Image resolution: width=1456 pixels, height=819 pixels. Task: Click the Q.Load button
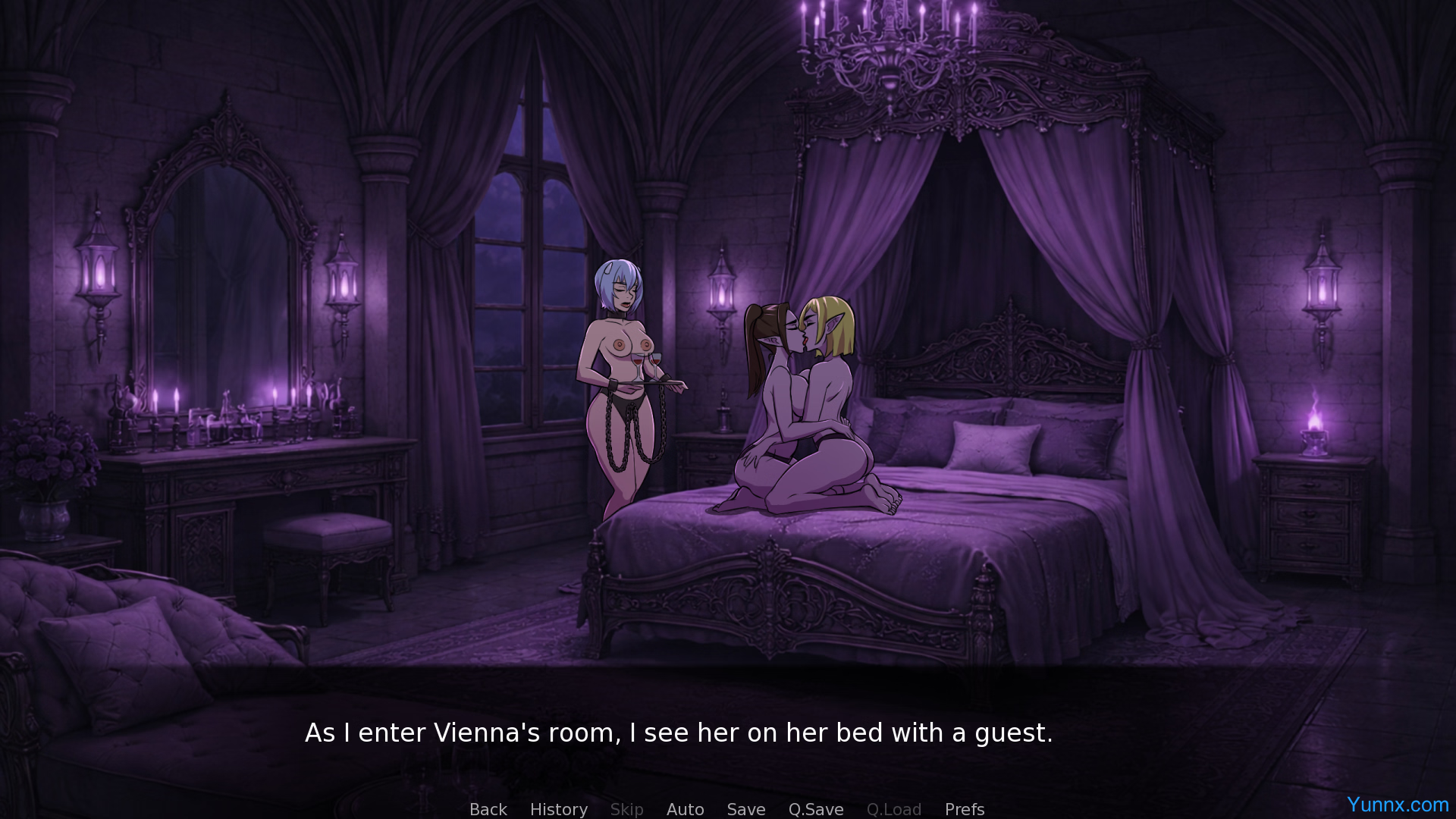coord(893,809)
